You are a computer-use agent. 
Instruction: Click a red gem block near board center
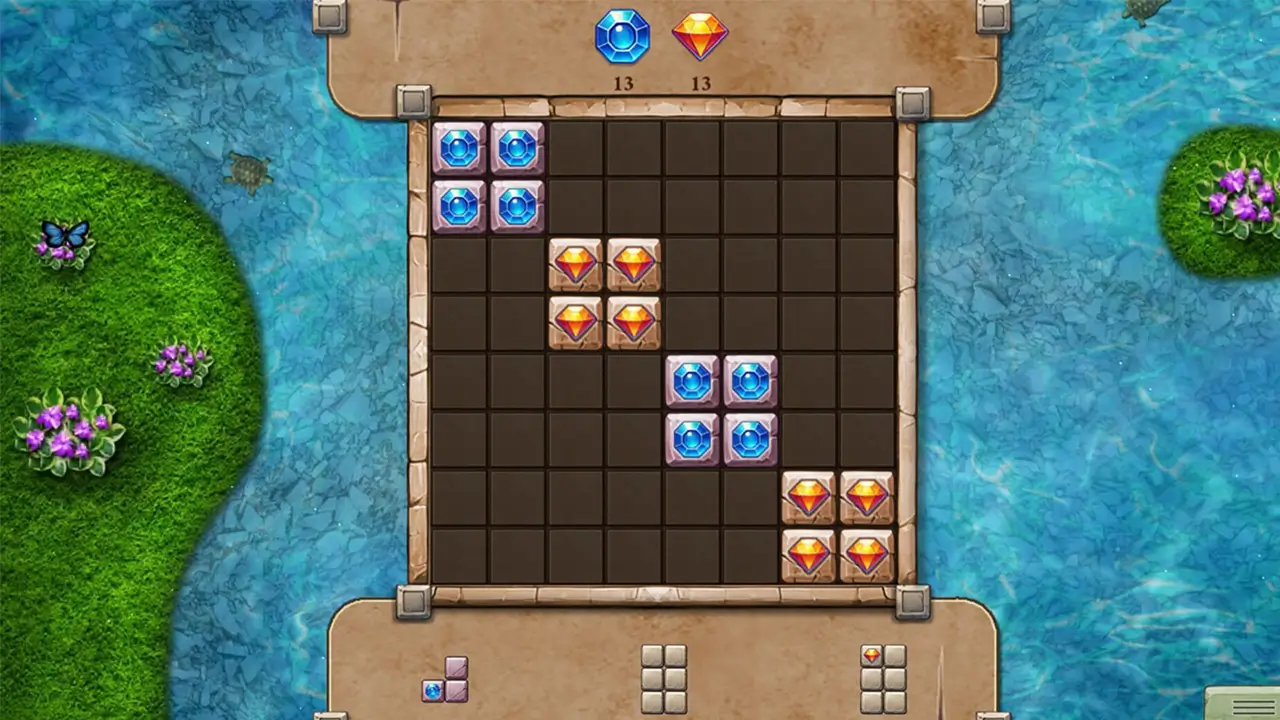[605, 291]
